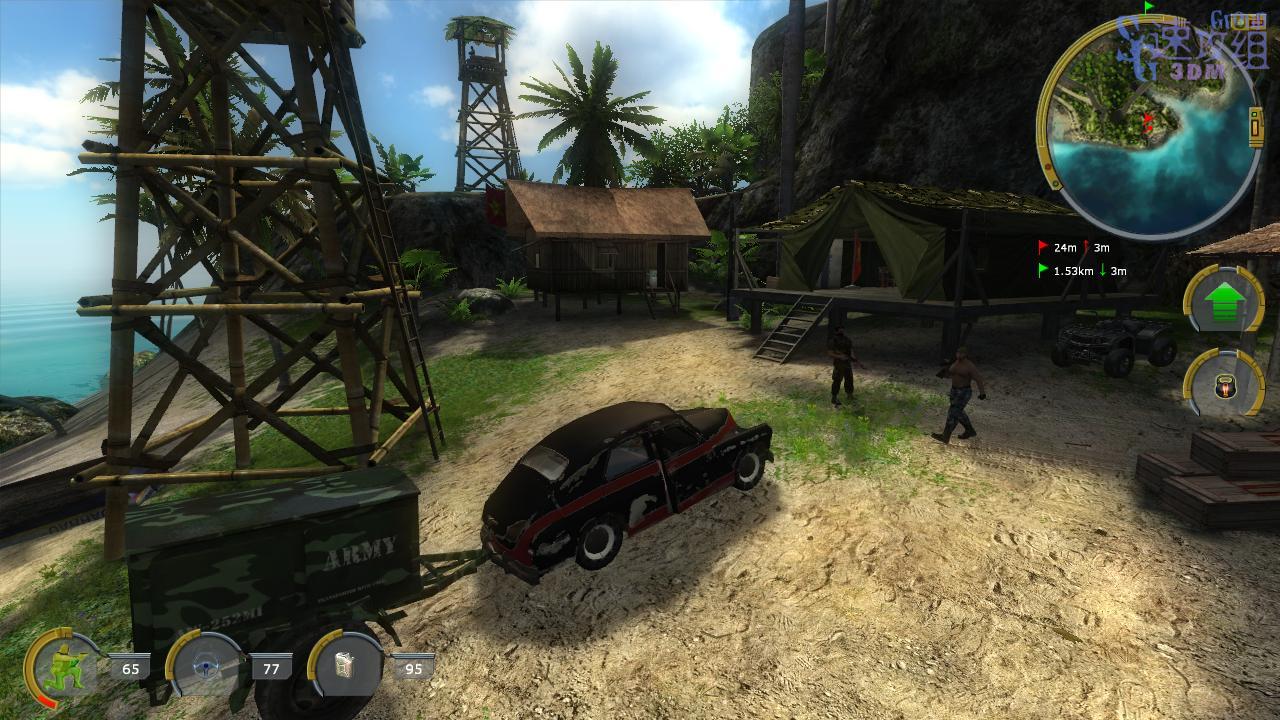Click the green flag marker atop the minimap
Screen dimensions: 1280x720
click(1150, 6)
